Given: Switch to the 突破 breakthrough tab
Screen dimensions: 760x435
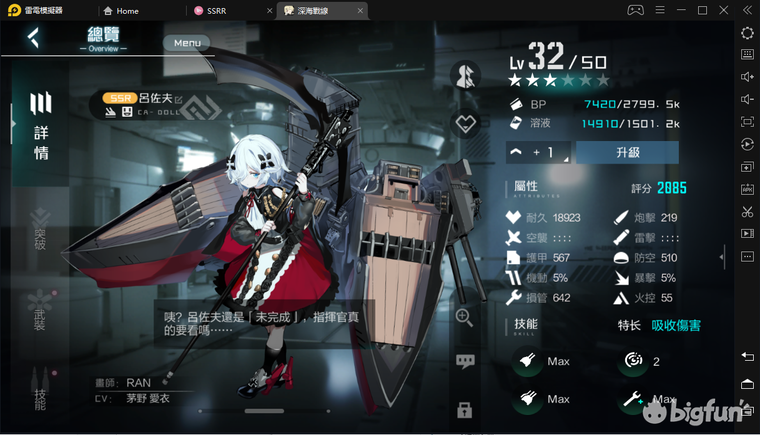Looking at the screenshot, I should click(x=40, y=230).
